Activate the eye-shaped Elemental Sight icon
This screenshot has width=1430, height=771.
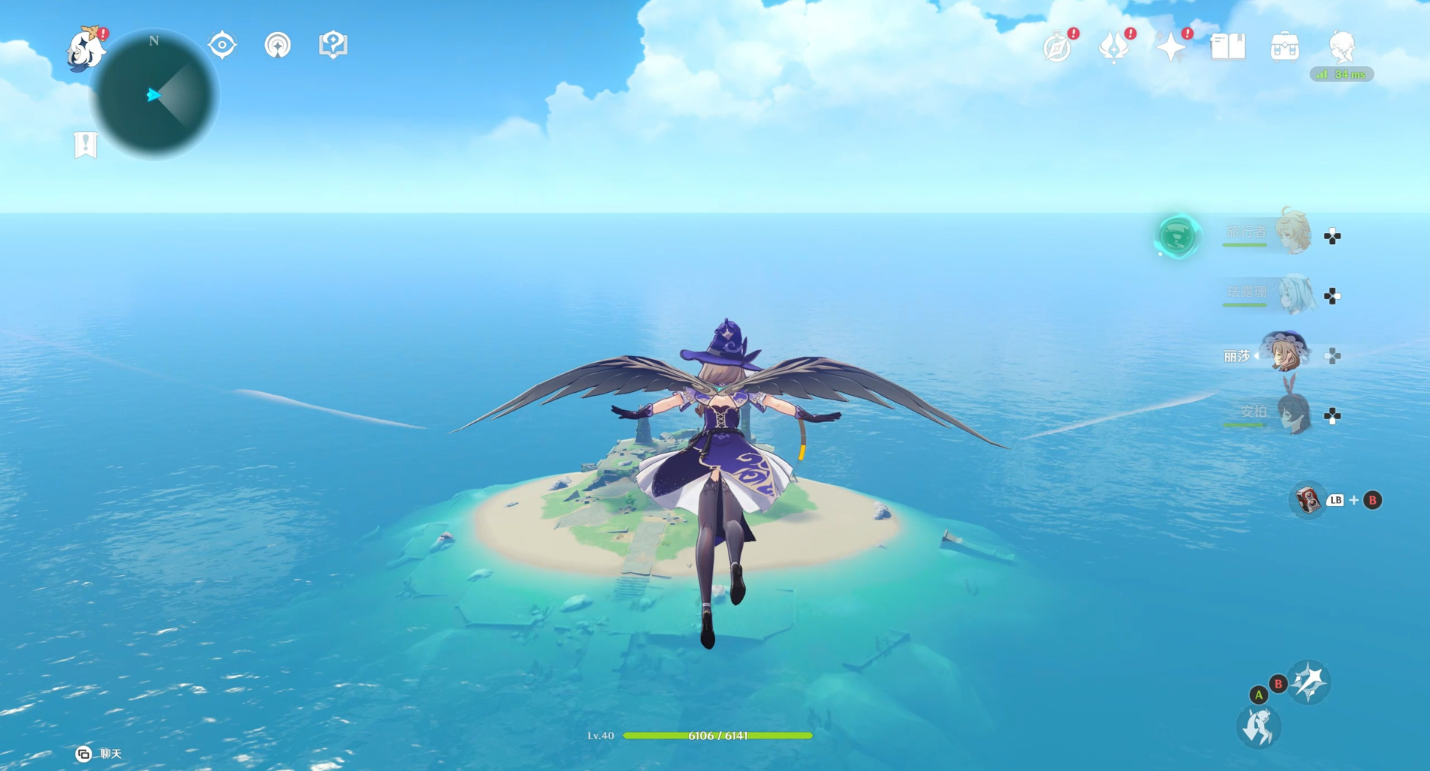pos(222,45)
